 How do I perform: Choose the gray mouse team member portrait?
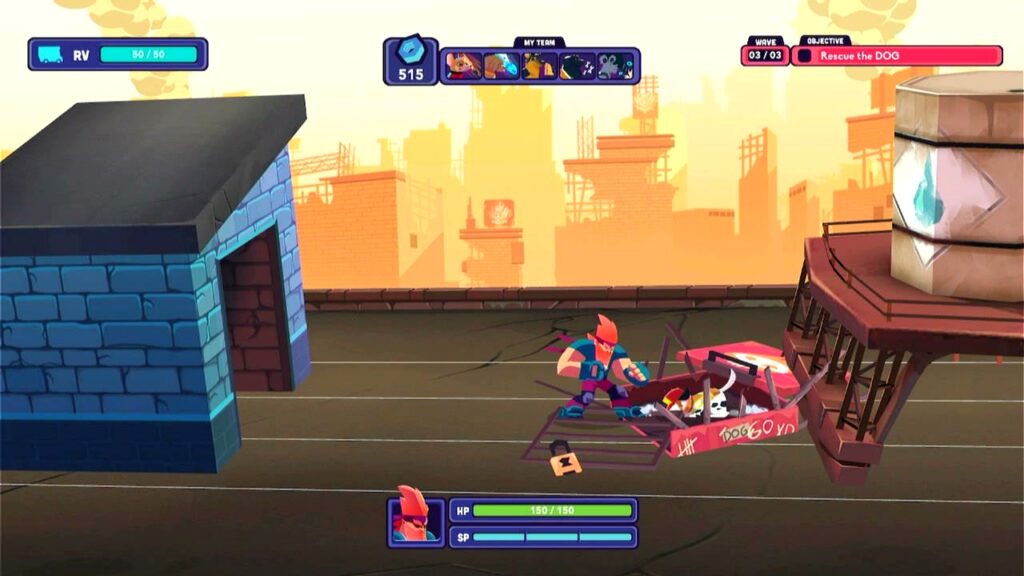(x=615, y=66)
